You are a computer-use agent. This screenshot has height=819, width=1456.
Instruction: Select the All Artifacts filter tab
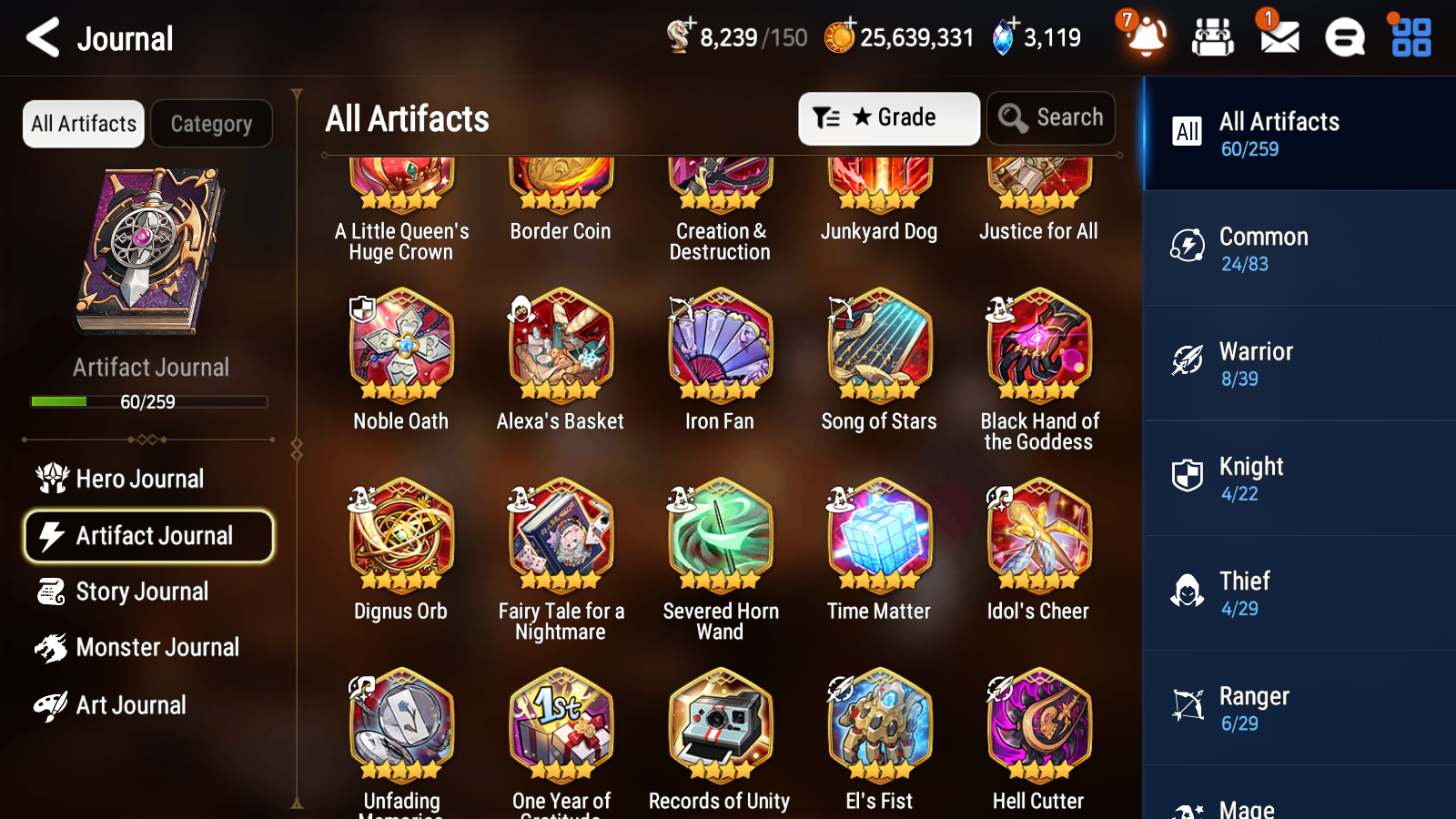click(x=82, y=124)
